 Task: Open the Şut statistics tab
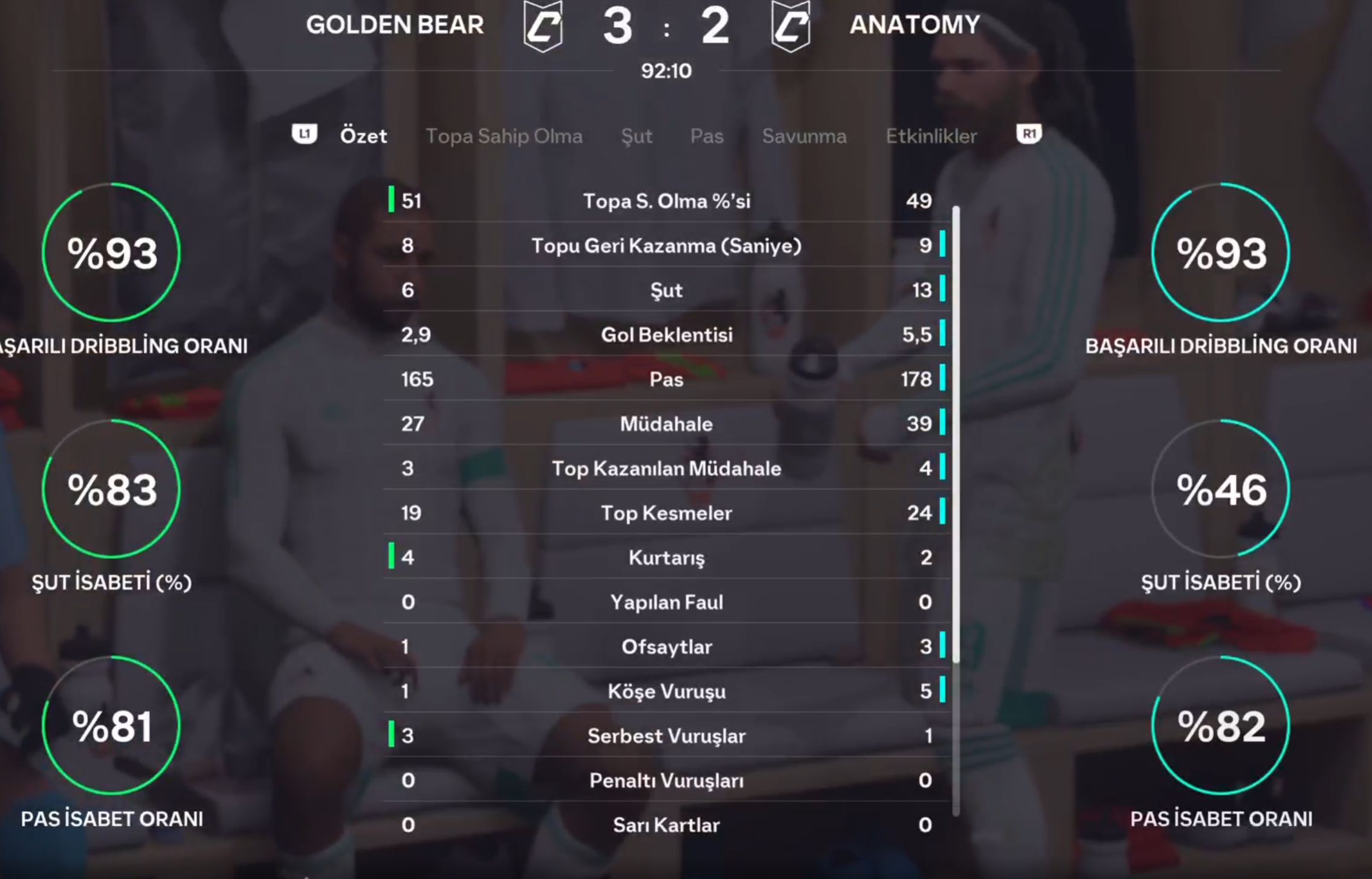pyautogui.click(x=636, y=136)
